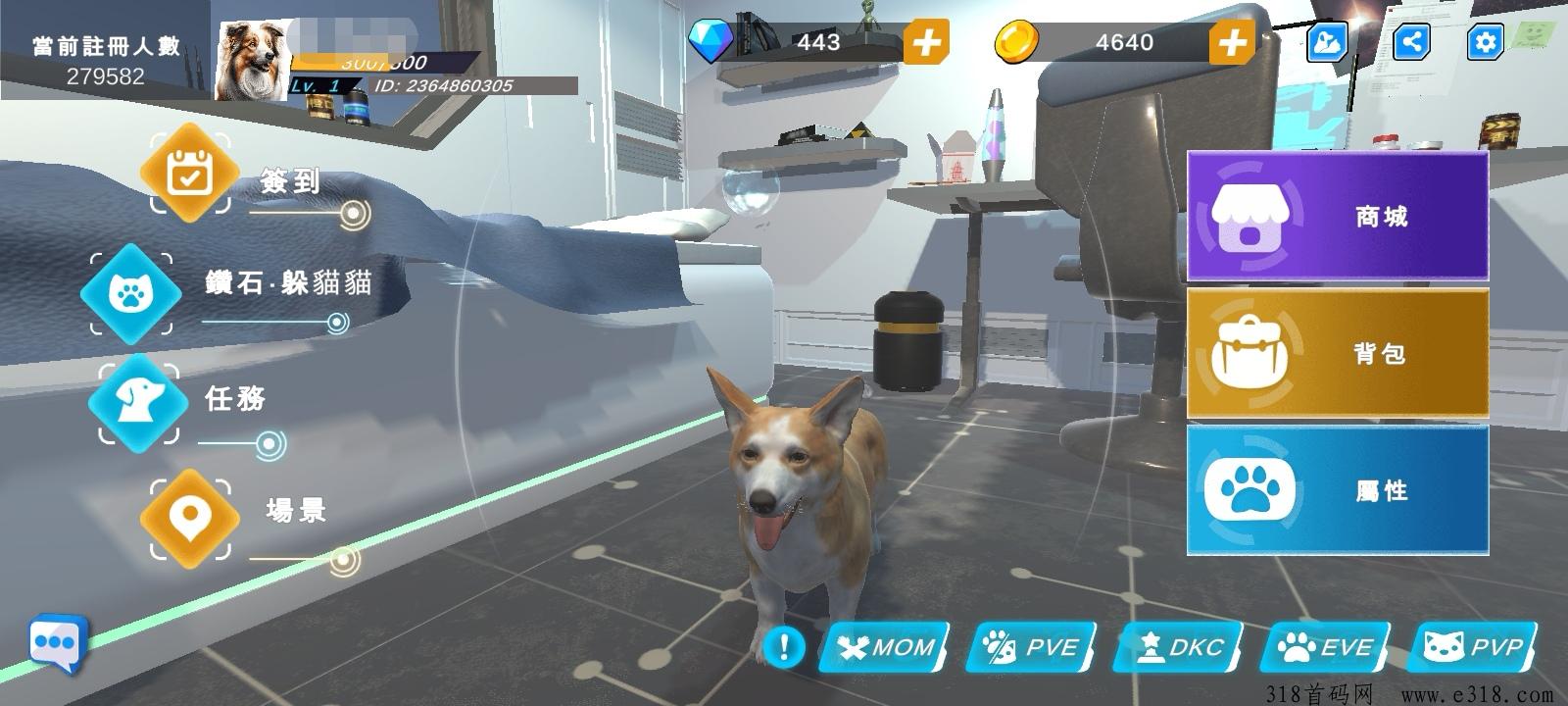This screenshot has width=1568, height=706.
Task: Start the PVE mode
Action: tap(1032, 647)
